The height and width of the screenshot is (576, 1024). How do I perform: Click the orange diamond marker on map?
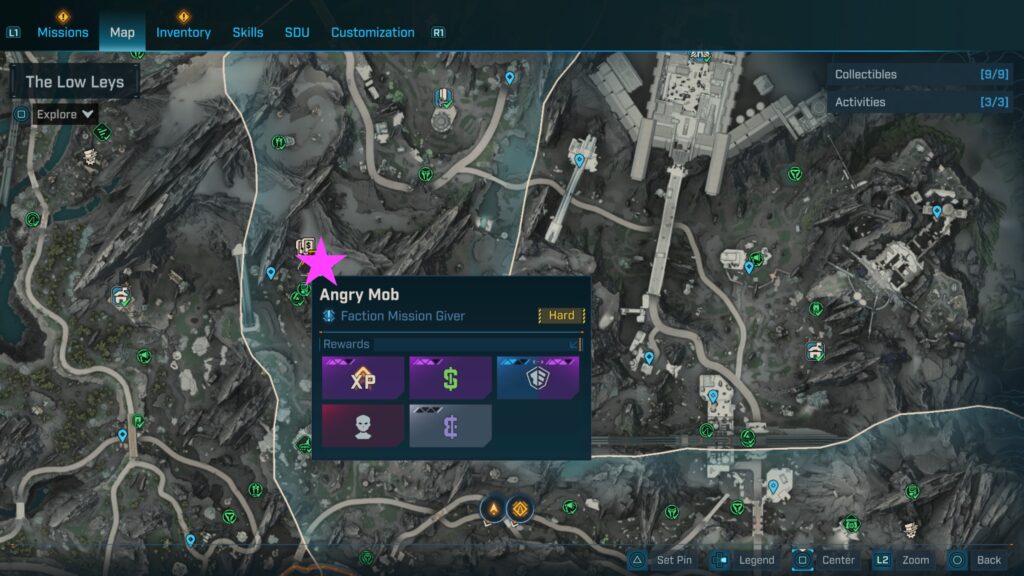[520, 509]
